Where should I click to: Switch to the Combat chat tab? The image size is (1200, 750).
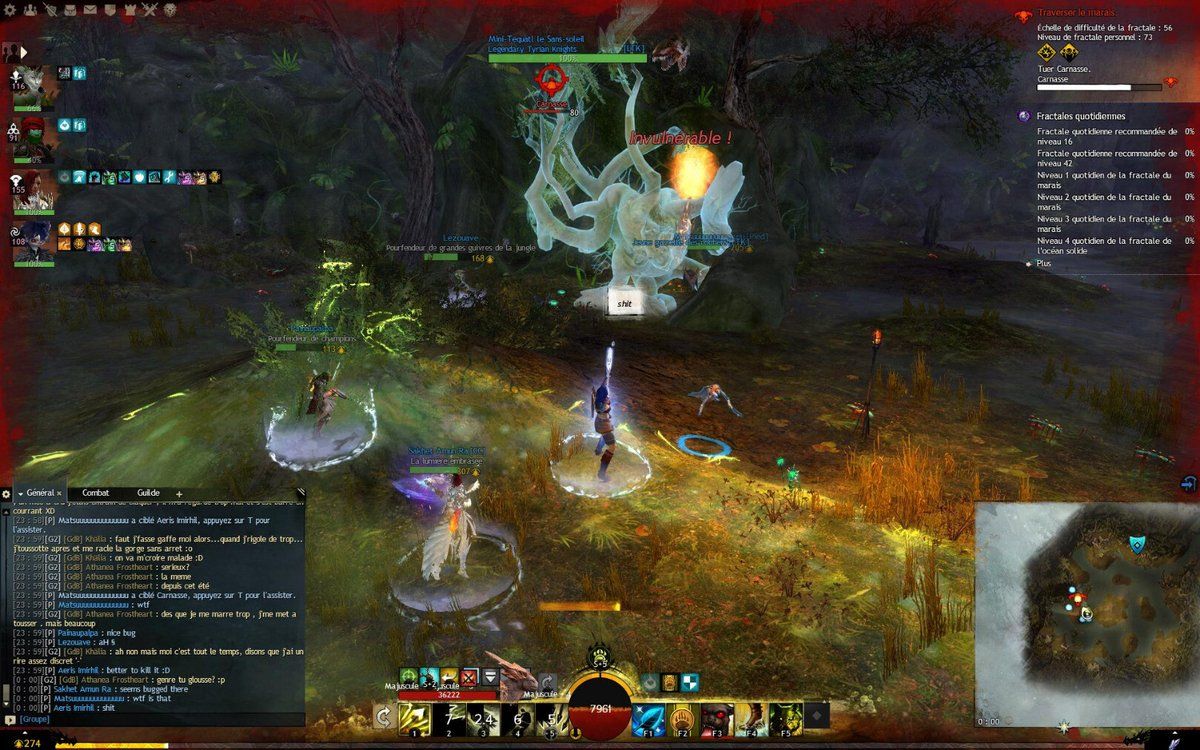tap(96, 493)
